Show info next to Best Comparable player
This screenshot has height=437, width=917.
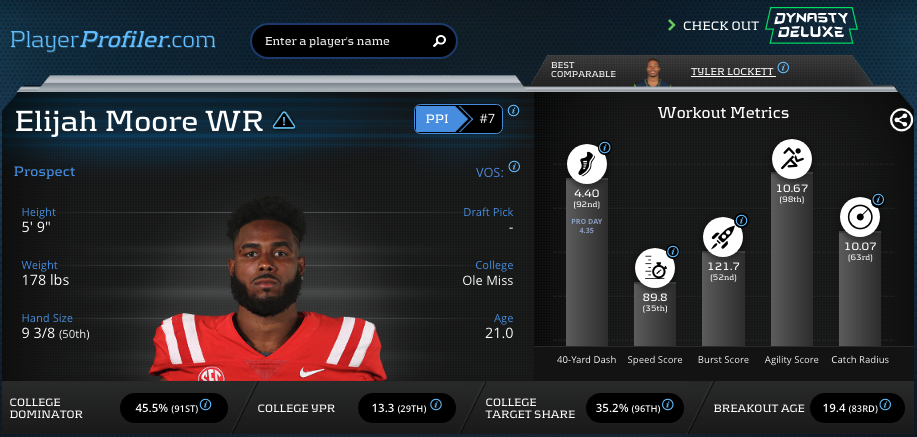pos(783,68)
